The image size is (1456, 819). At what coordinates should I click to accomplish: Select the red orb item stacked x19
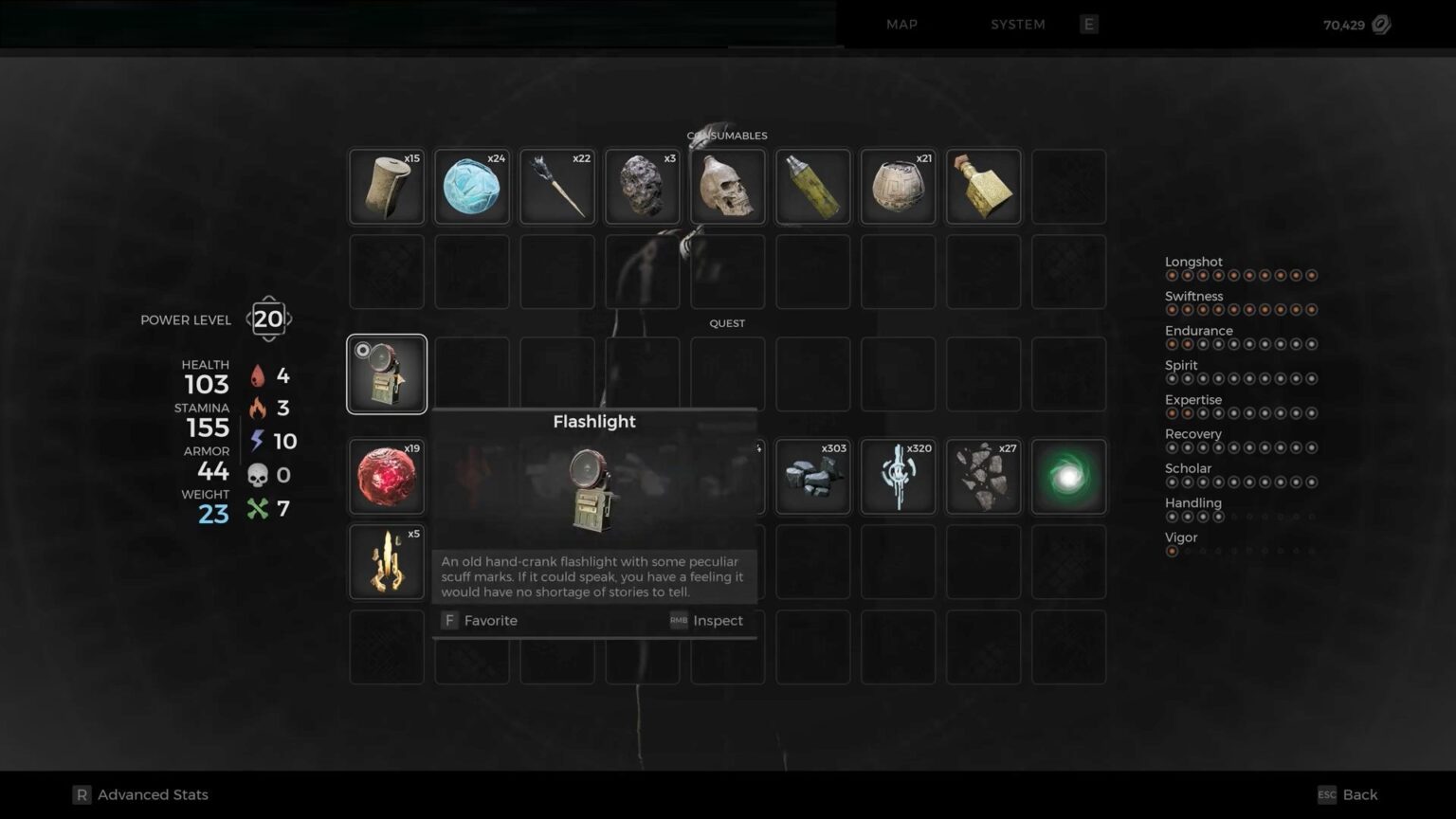[386, 476]
